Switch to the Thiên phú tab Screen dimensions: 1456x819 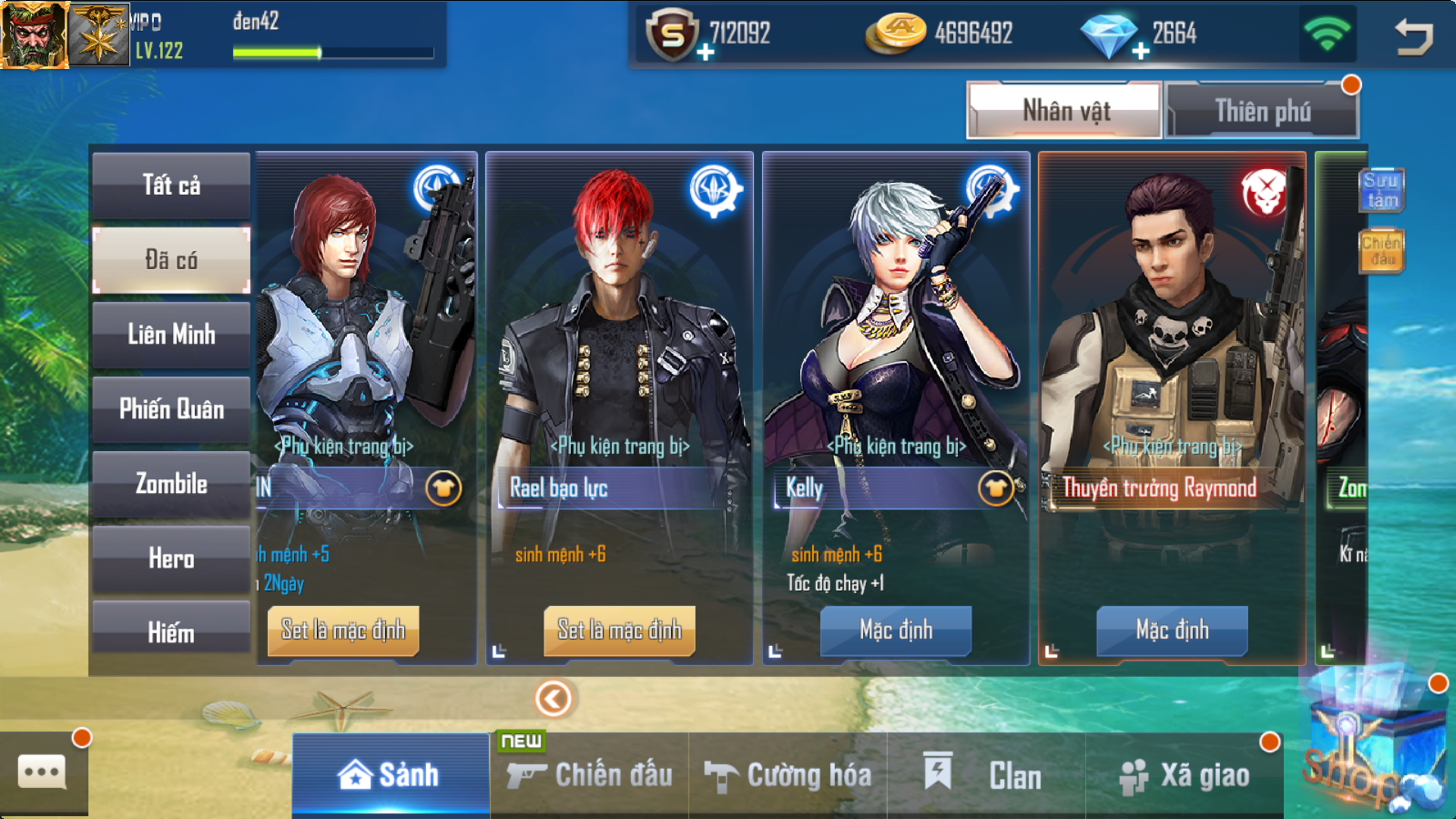click(1262, 111)
